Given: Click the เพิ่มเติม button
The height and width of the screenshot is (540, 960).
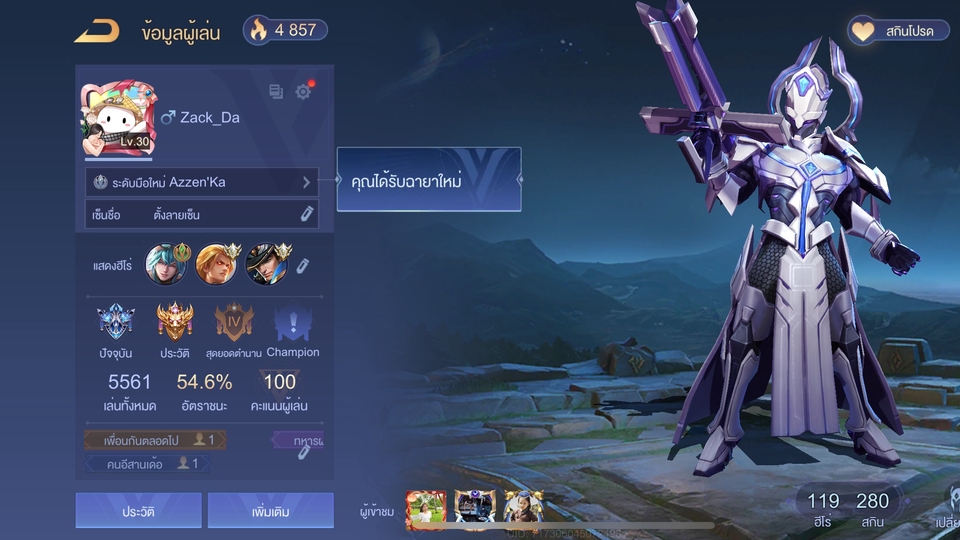Looking at the screenshot, I should click(x=270, y=511).
